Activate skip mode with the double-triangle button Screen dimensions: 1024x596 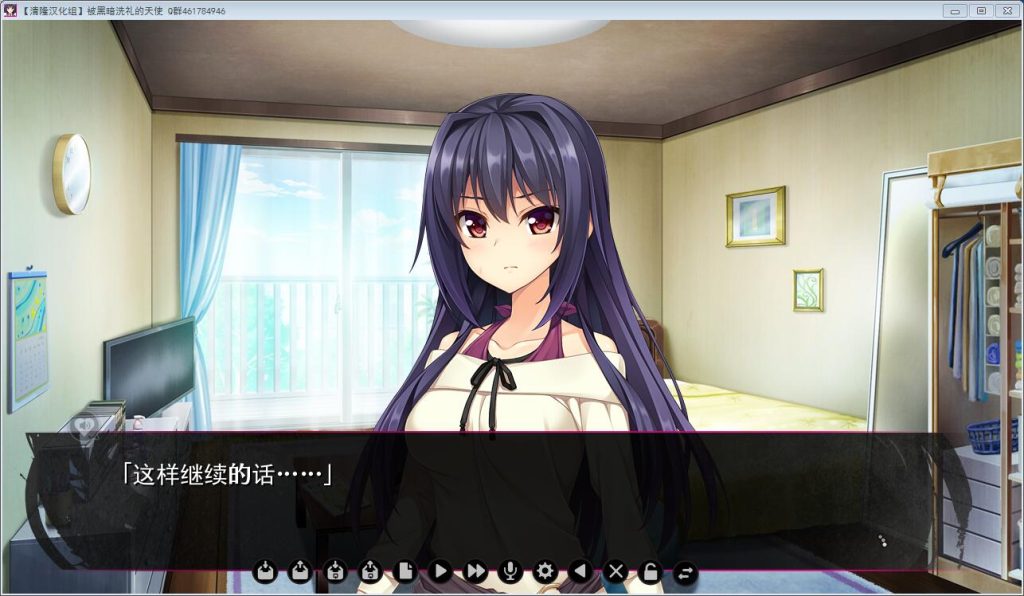point(476,572)
